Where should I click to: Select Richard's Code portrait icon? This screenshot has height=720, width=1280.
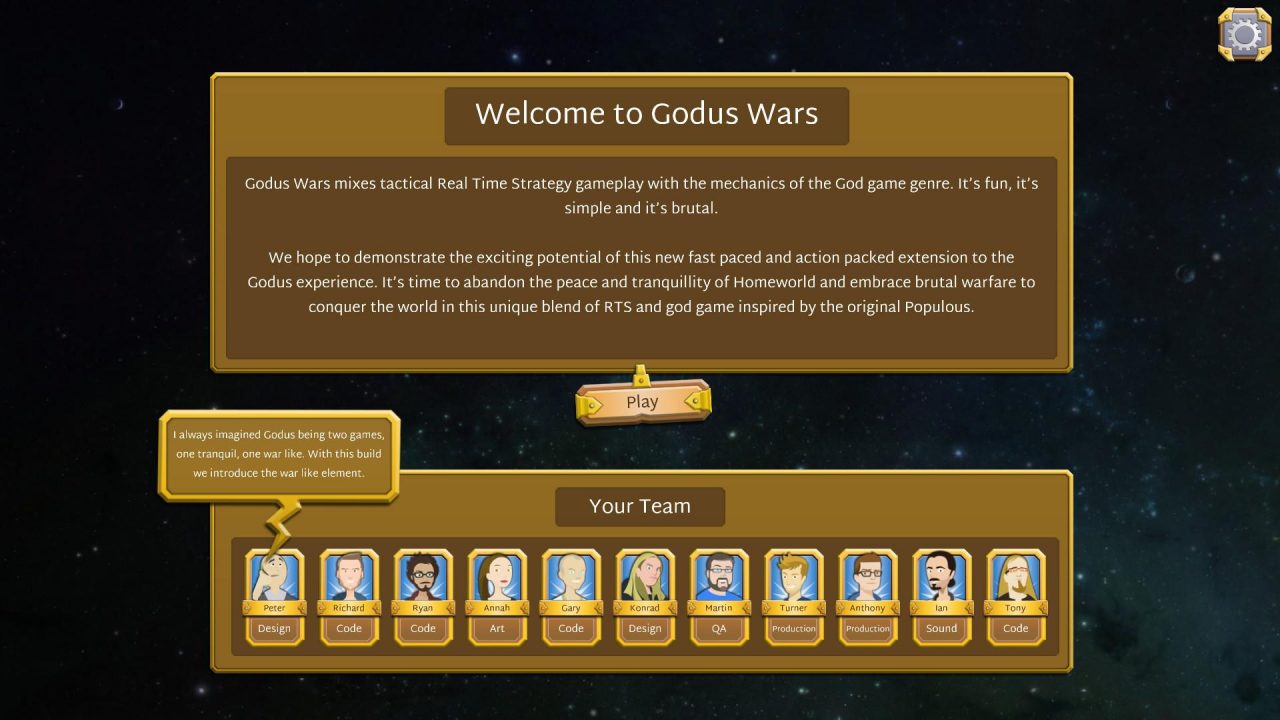(349, 577)
